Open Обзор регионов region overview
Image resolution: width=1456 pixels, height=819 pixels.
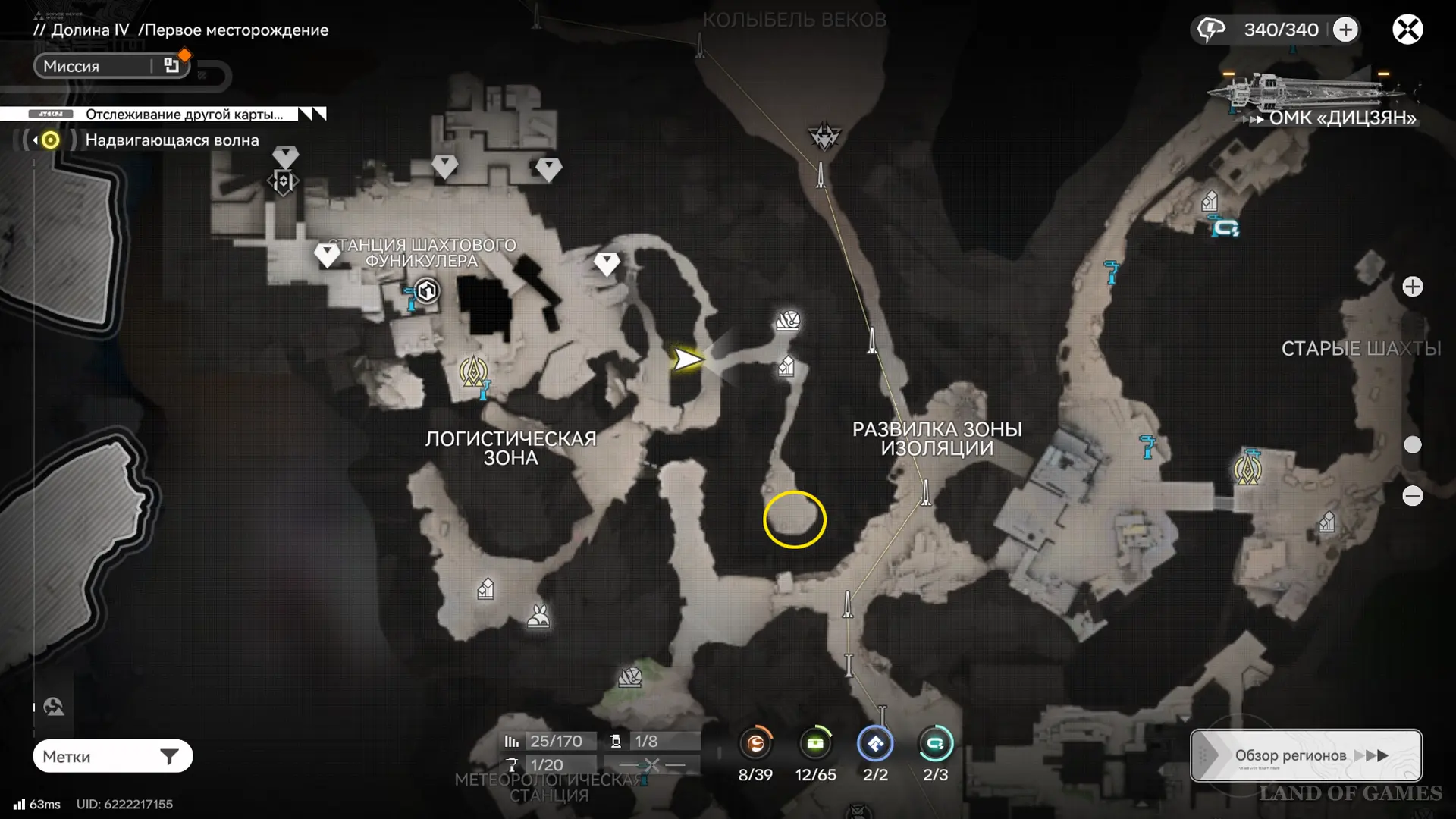1306,755
